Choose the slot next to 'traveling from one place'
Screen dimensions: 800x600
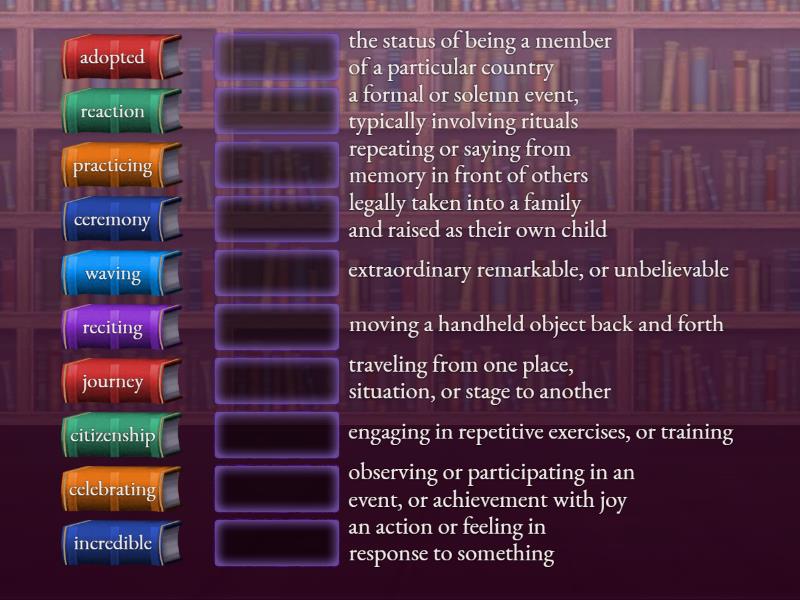277,381
